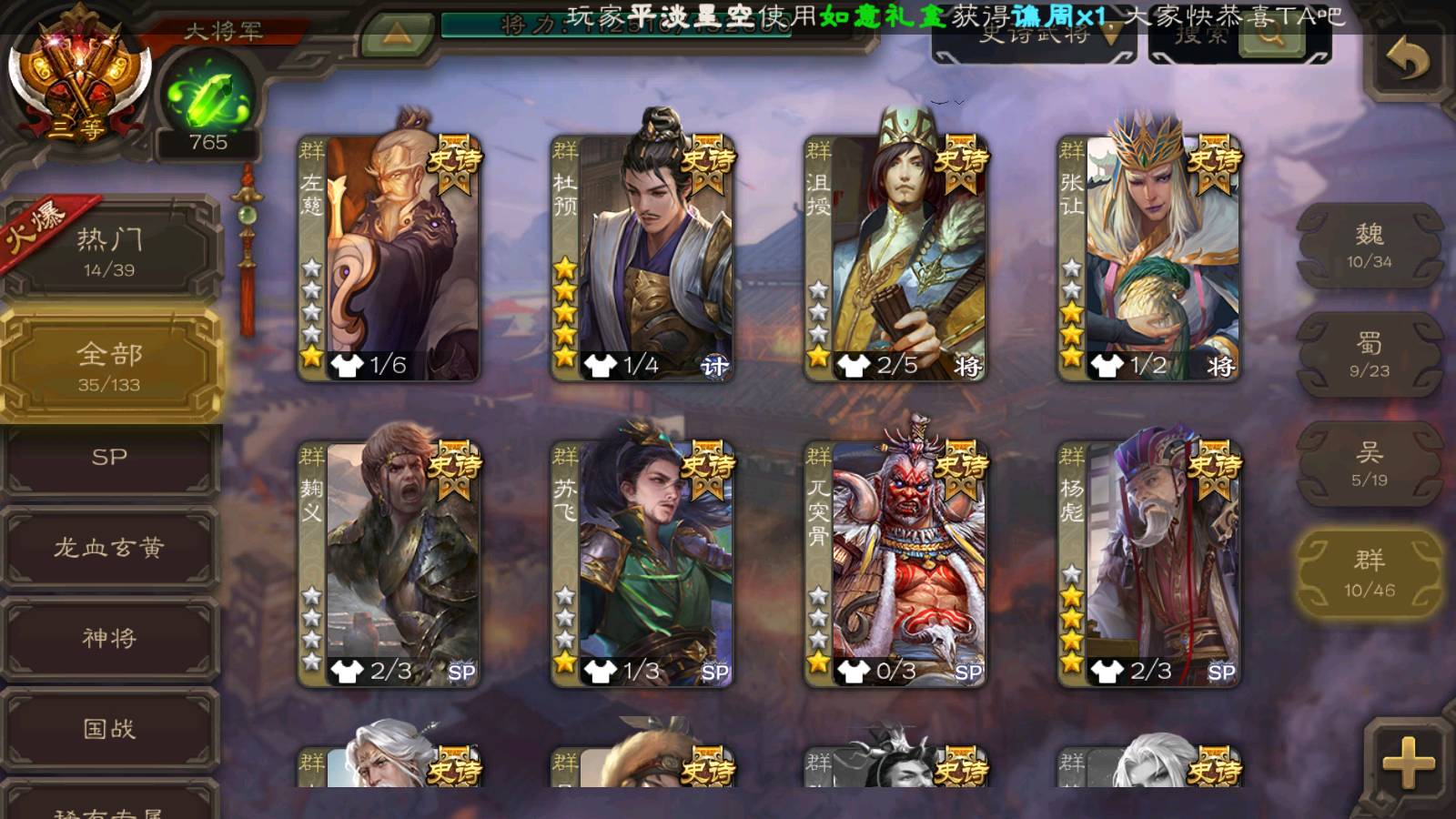Filter heroes by 蜀 faction
This screenshot has width=1456, height=819.
1370,355
